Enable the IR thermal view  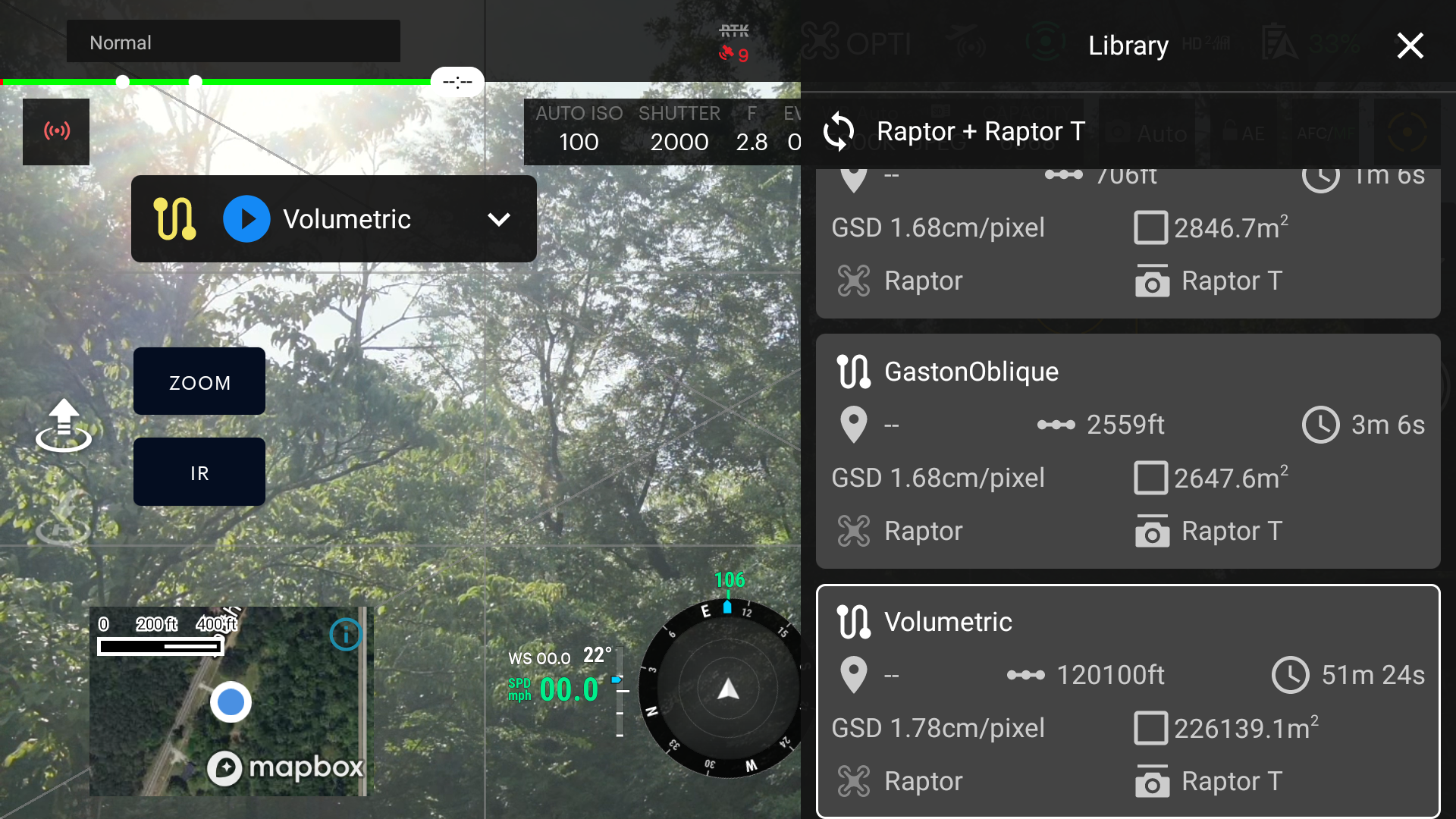199,472
